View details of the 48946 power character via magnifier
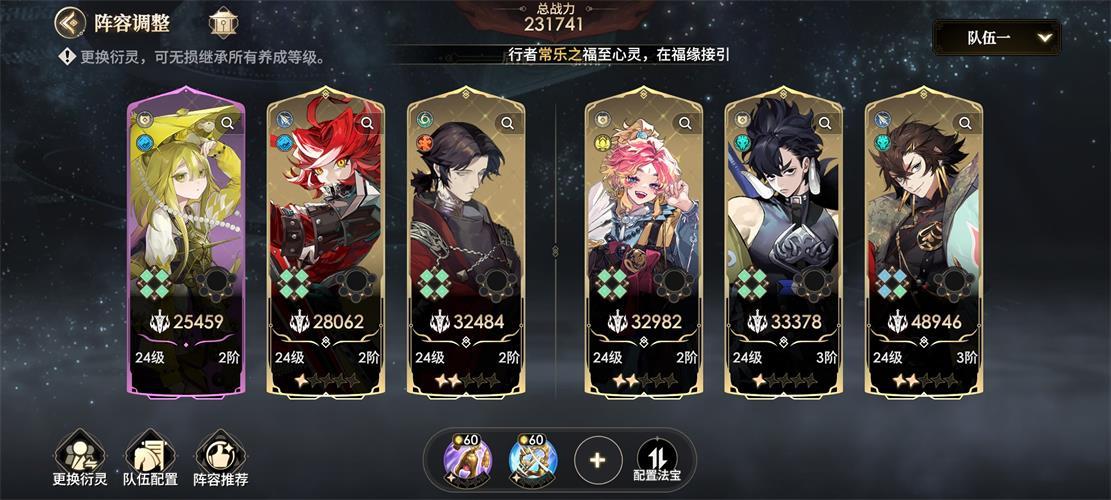The image size is (1111, 500). tap(966, 123)
